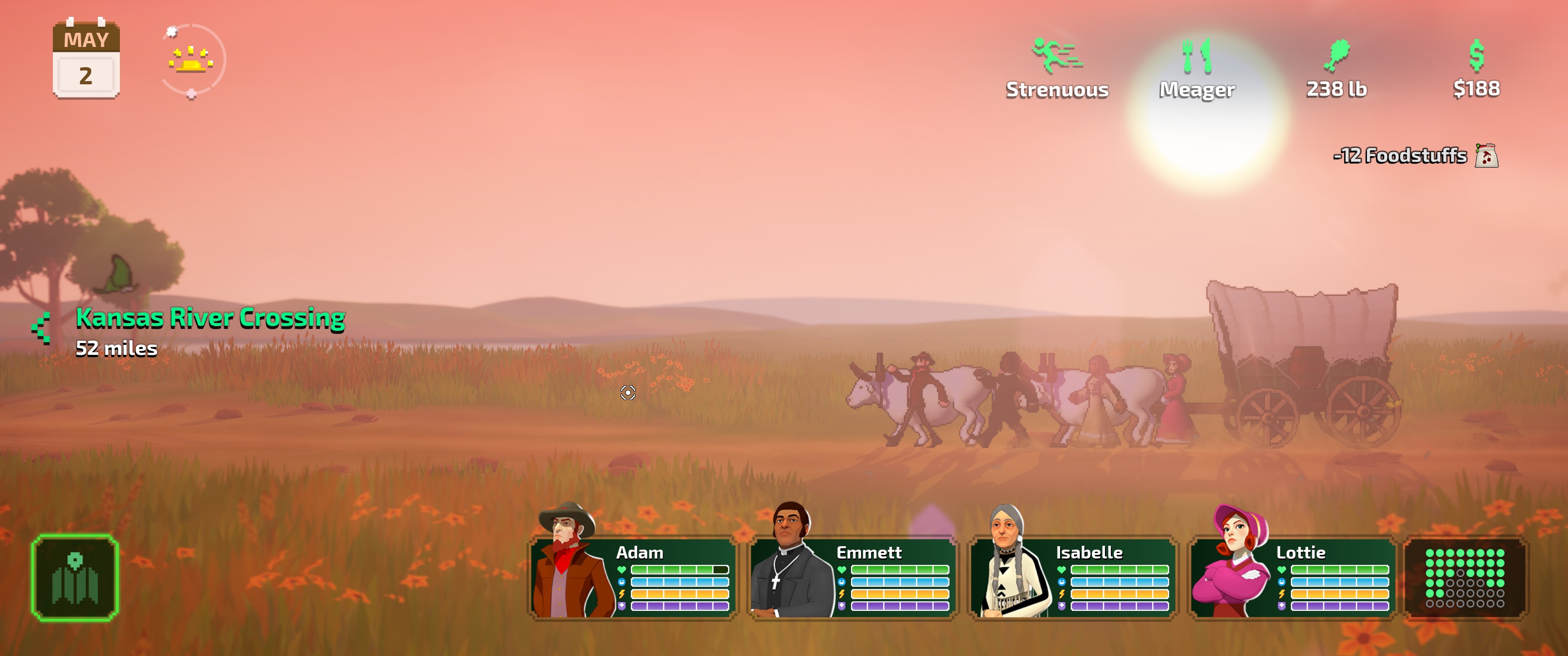
Task: Adjust the Meager food rations
Action: (x=1197, y=69)
